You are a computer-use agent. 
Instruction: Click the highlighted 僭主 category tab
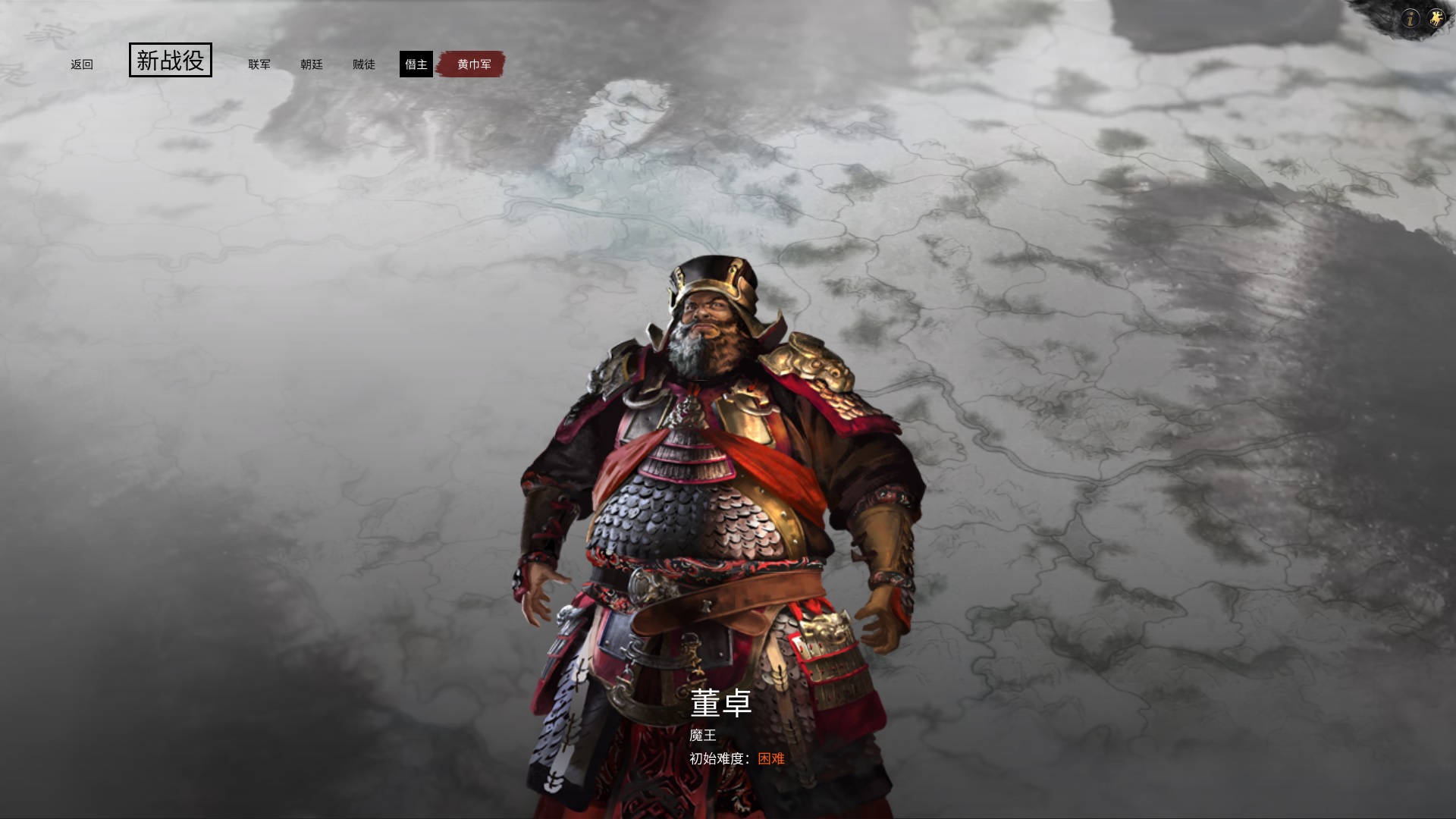click(417, 64)
